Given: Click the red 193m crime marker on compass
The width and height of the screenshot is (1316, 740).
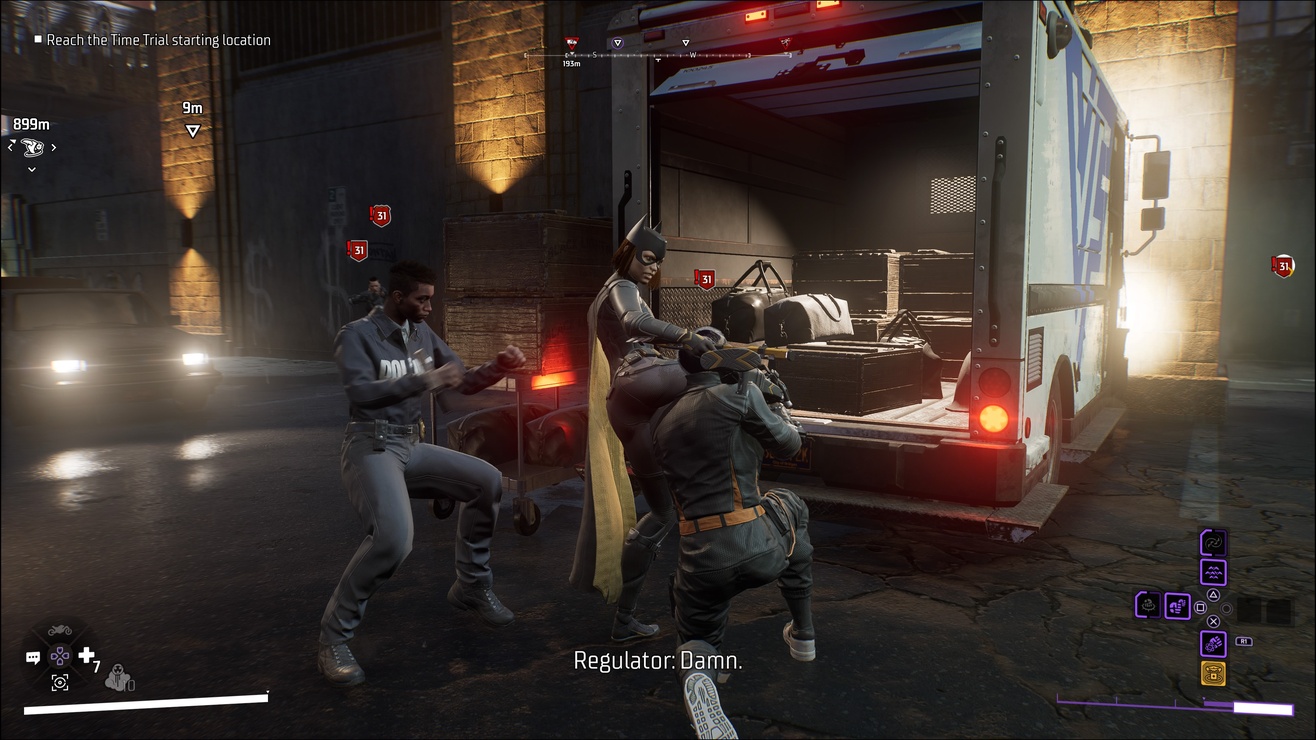Looking at the screenshot, I should pos(571,43).
